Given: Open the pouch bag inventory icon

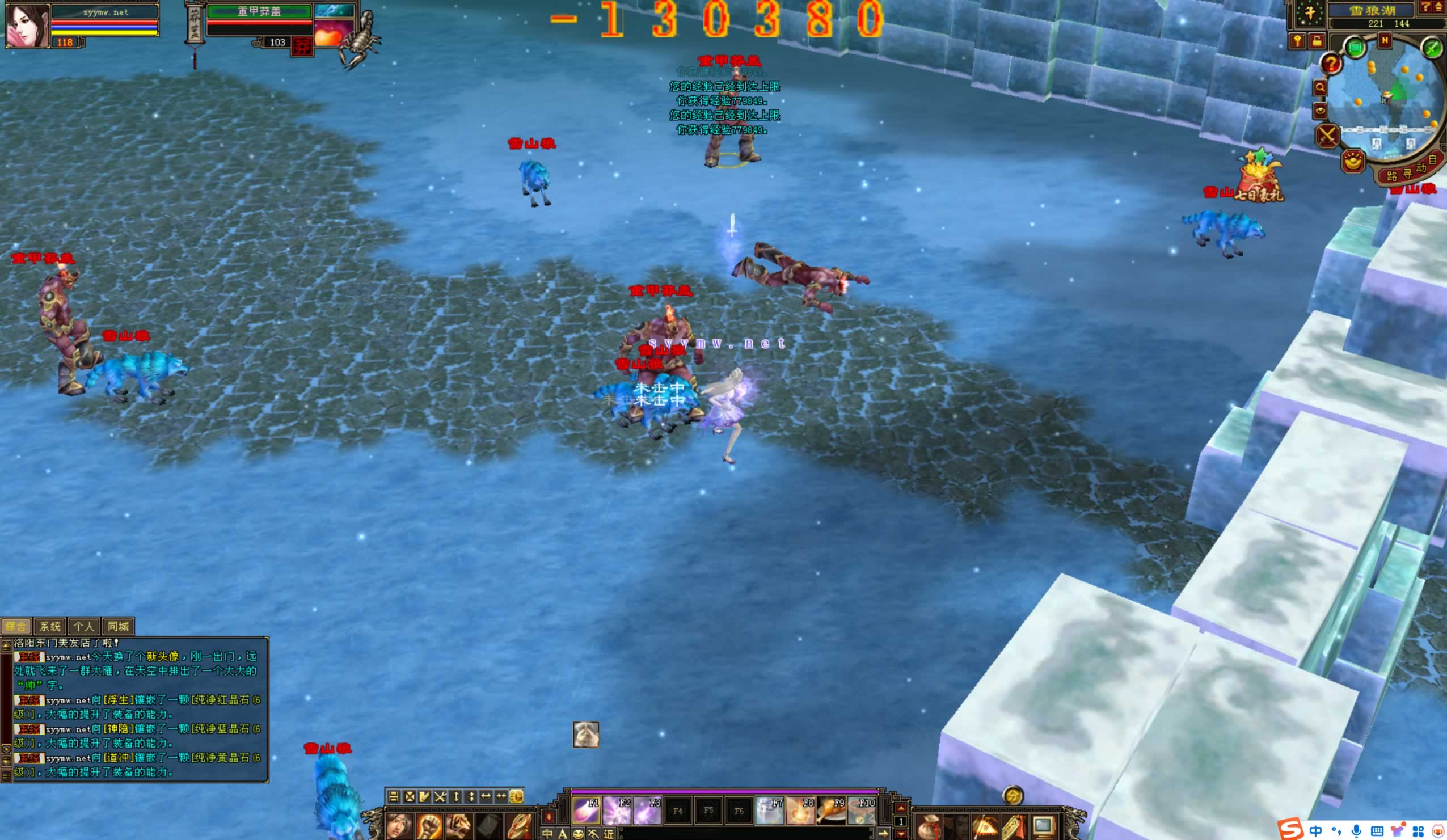Looking at the screenshot, I should pos(928,828).
